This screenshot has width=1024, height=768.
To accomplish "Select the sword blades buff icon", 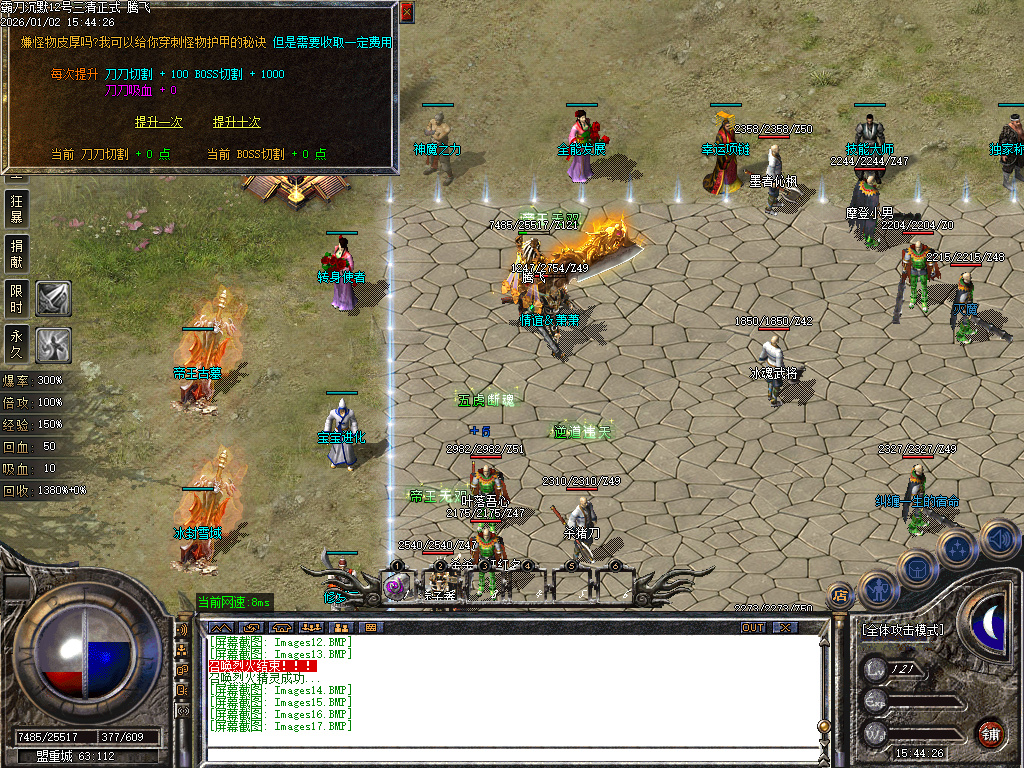I will coord(53,298).
